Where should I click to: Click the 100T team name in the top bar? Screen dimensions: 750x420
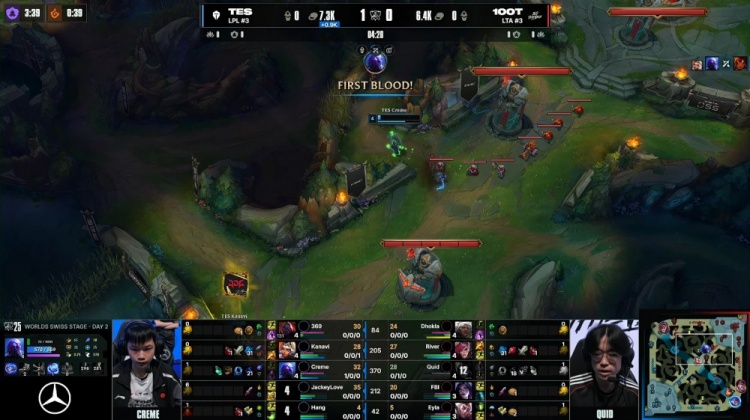[504, 12]
